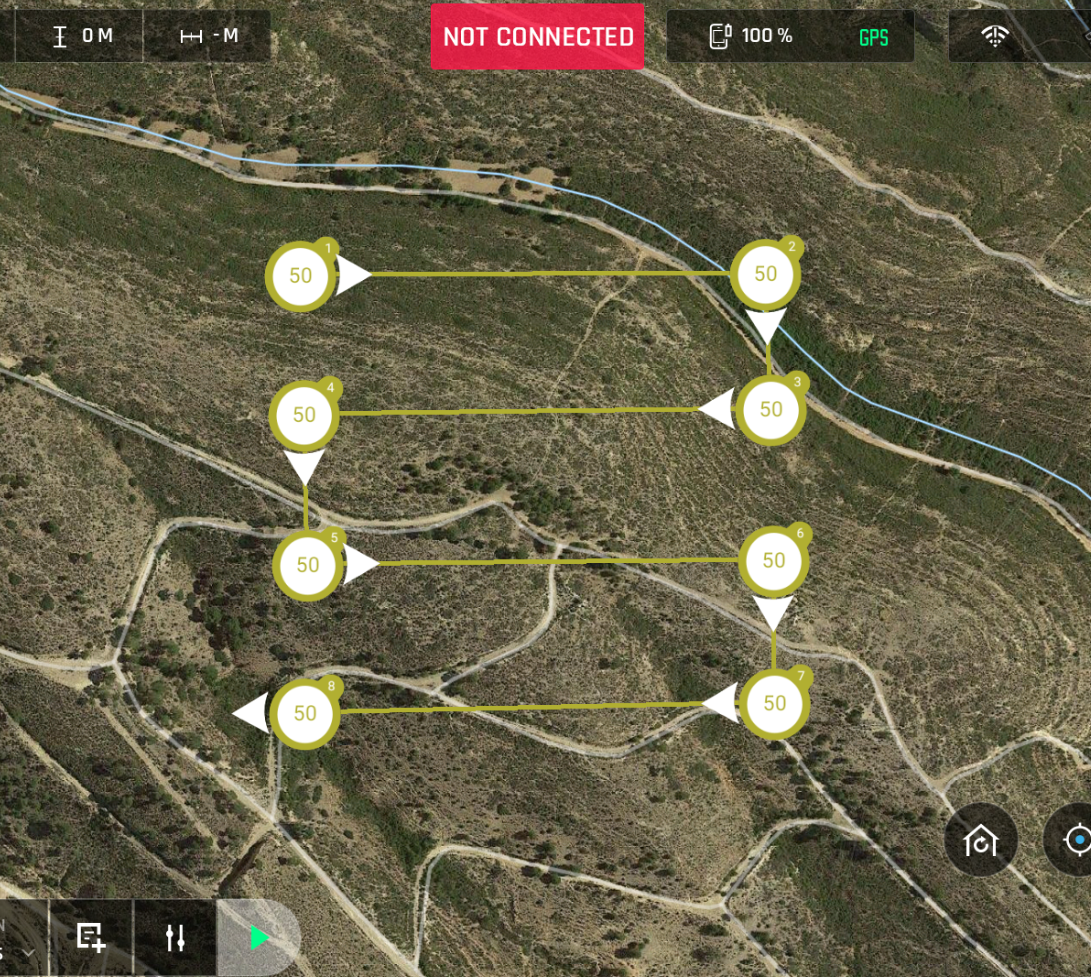Open the add flight plan file menu
The height and width of the screenshot is (977, 1091).
[91, 937]
